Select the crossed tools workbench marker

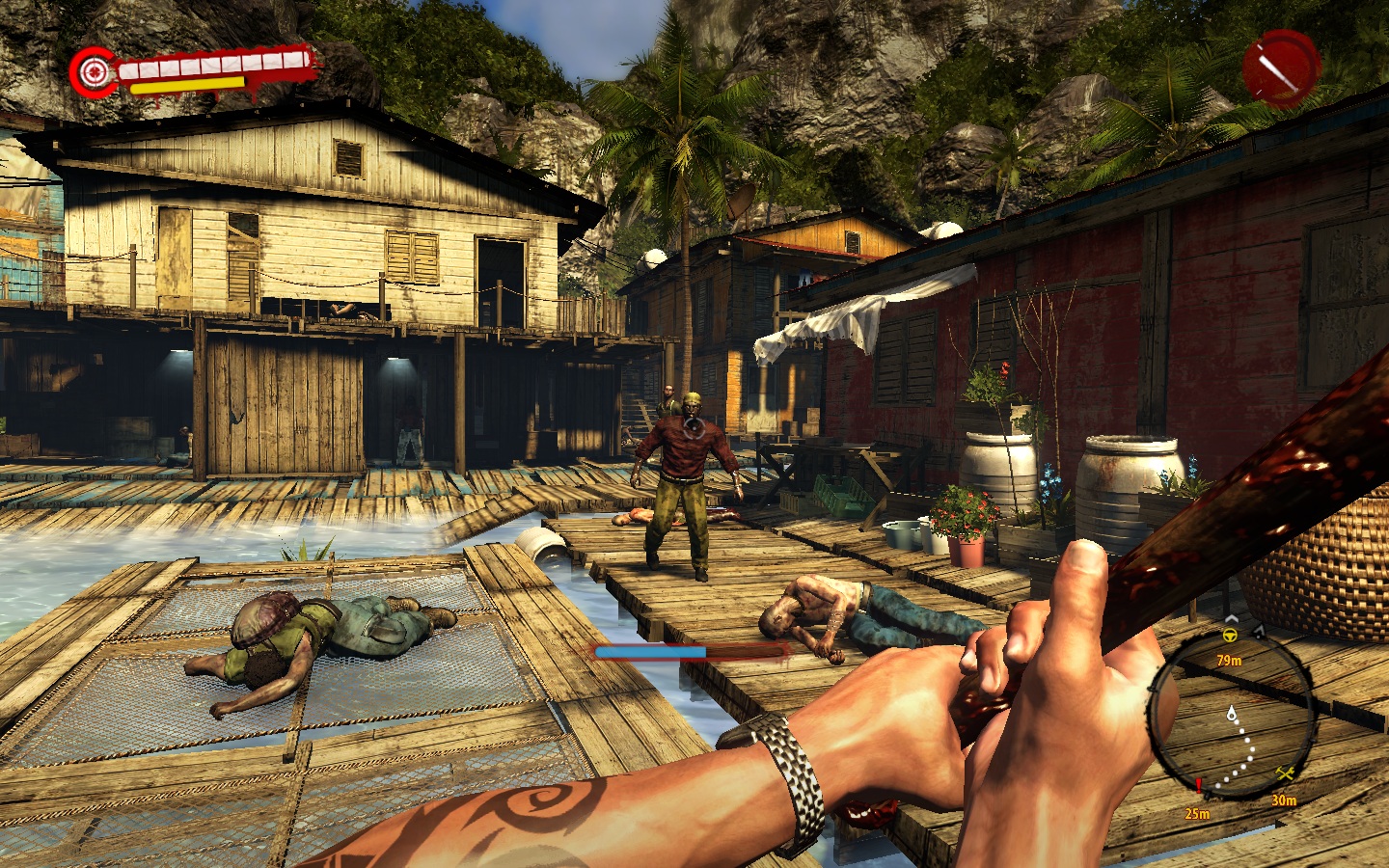[1285, 774]
